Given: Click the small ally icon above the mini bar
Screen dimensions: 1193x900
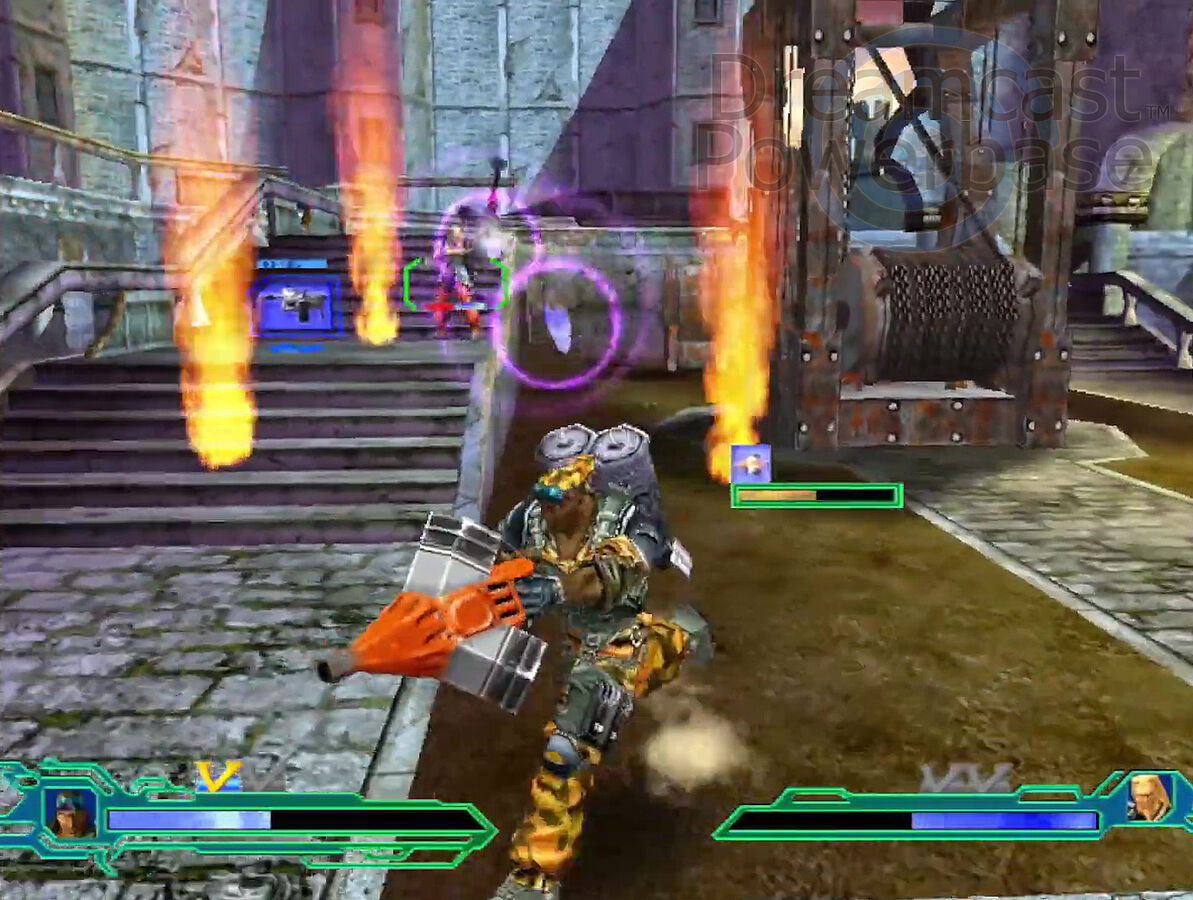Looking at the screenshot, I should pyautogui.click(x=750, y=463).
